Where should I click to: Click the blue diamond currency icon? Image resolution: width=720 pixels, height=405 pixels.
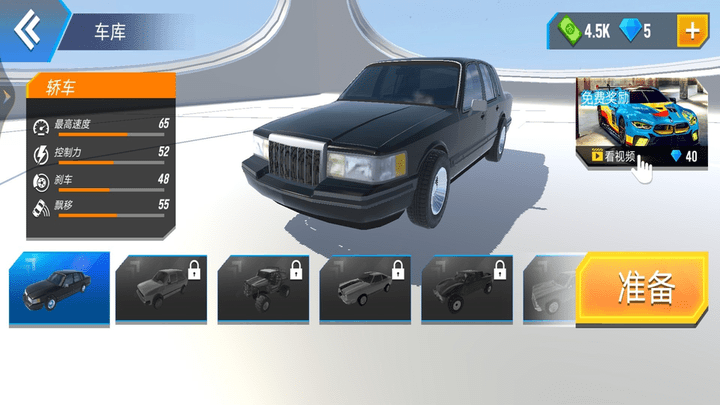click(x=629, y=31)
